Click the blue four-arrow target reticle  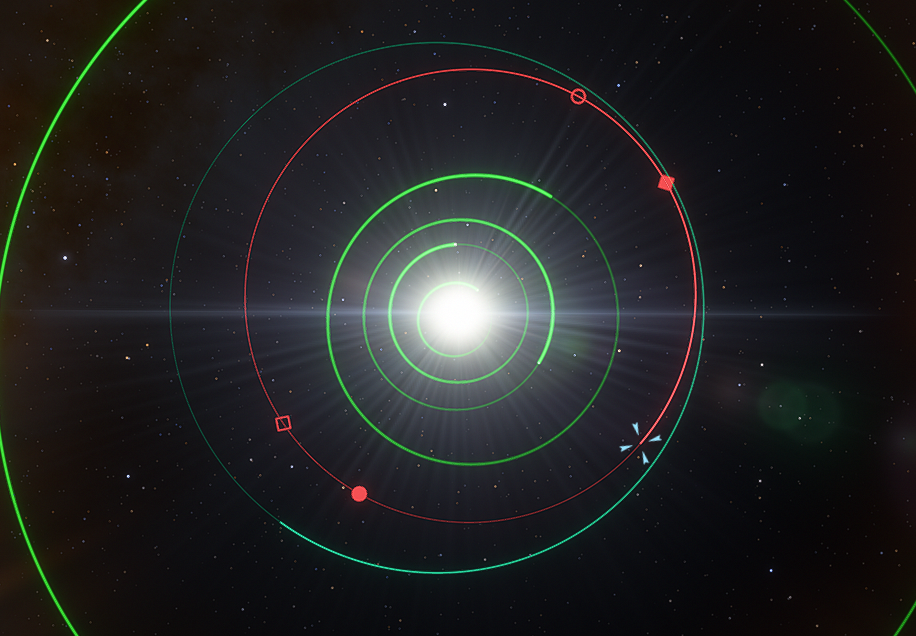[x=640, y=443]
